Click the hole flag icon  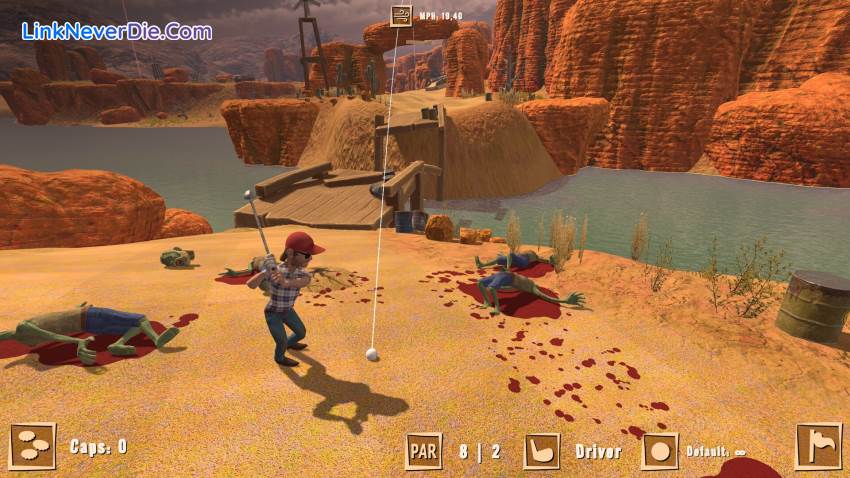(817, 446)
